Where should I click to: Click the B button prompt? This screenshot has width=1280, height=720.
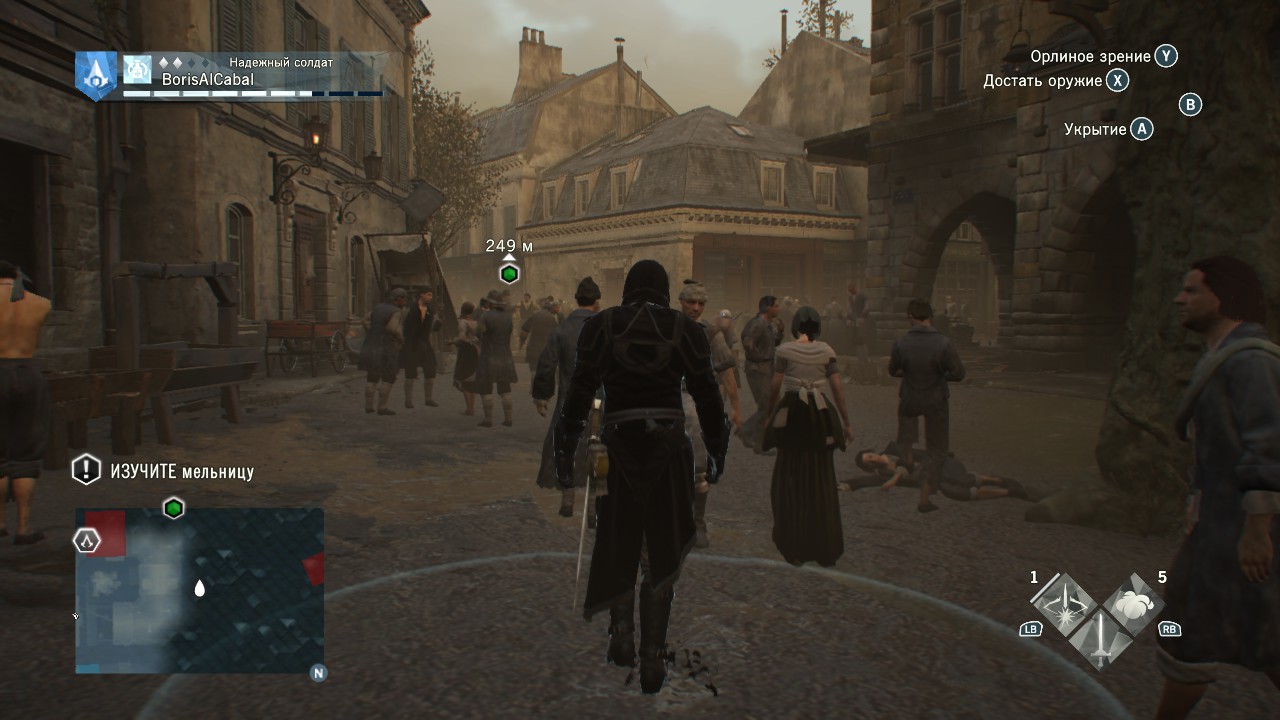tap(1189, 106)
